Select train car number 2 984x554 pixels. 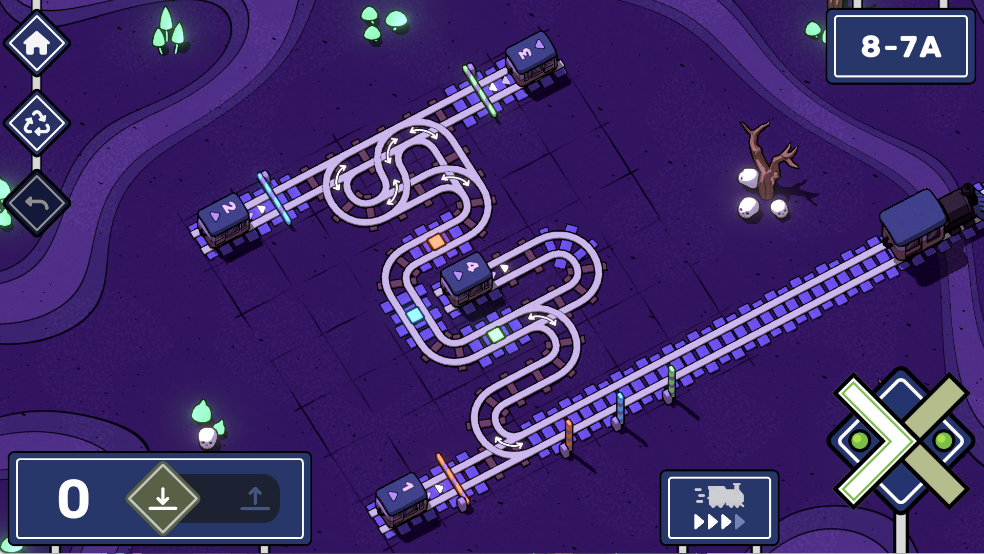pos(224,217)
